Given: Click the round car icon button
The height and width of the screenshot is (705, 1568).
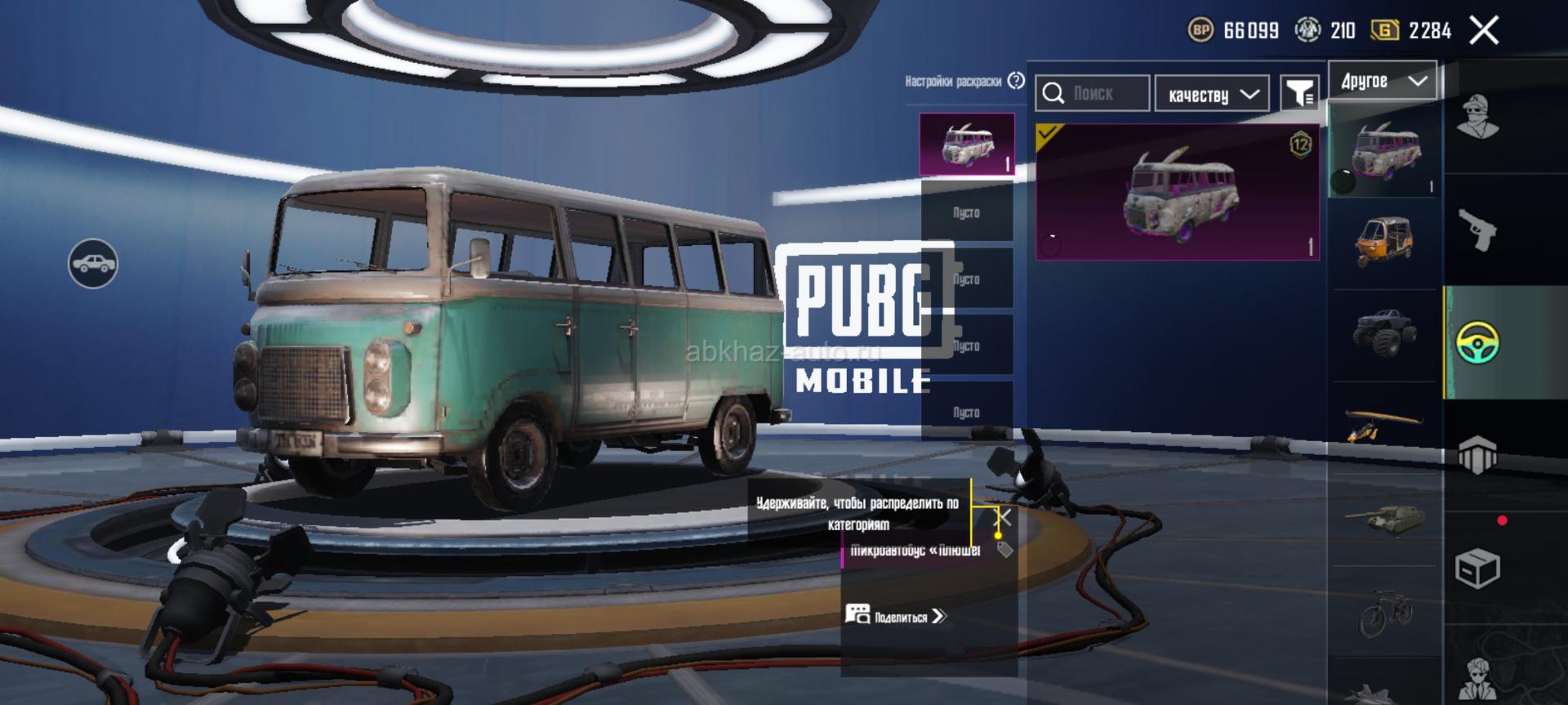Looking at the screenshot, I should (93, 264).
